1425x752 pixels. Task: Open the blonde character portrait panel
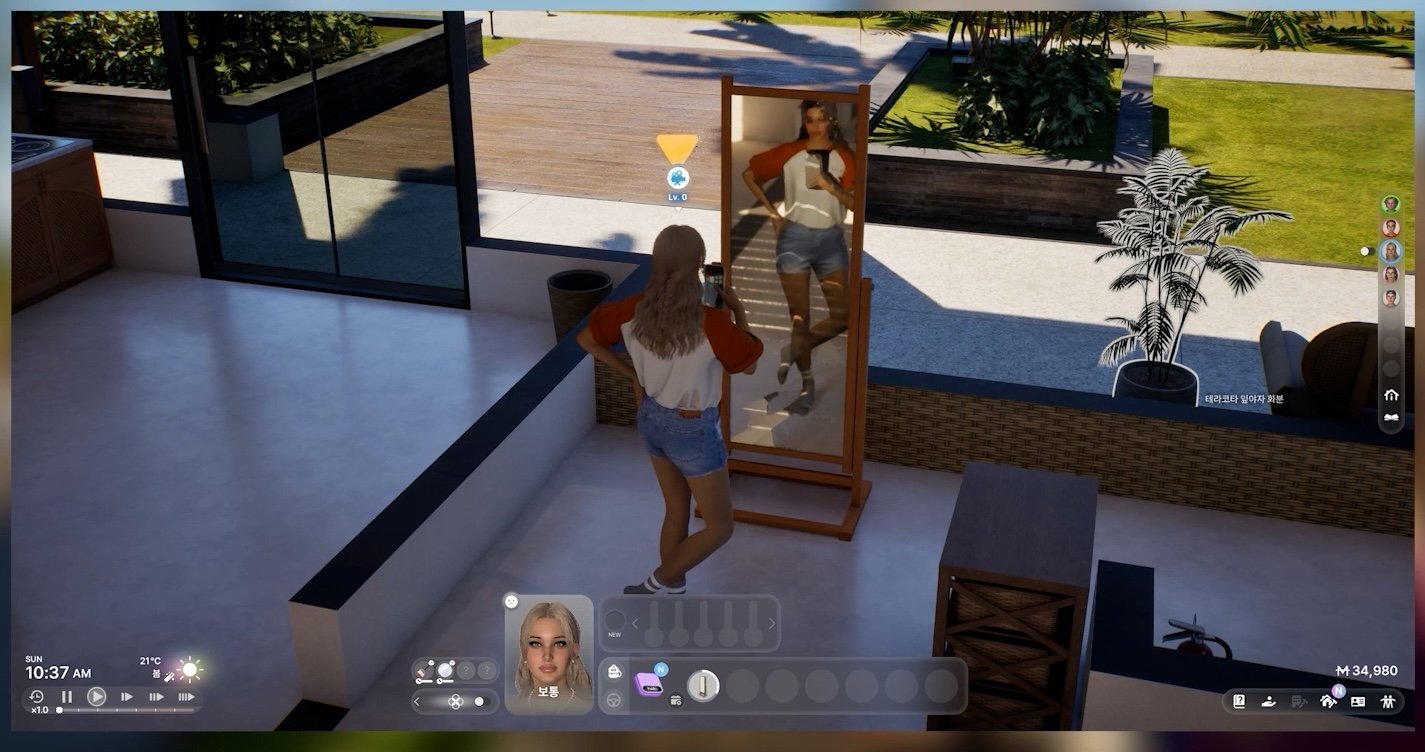coord(548,652)
